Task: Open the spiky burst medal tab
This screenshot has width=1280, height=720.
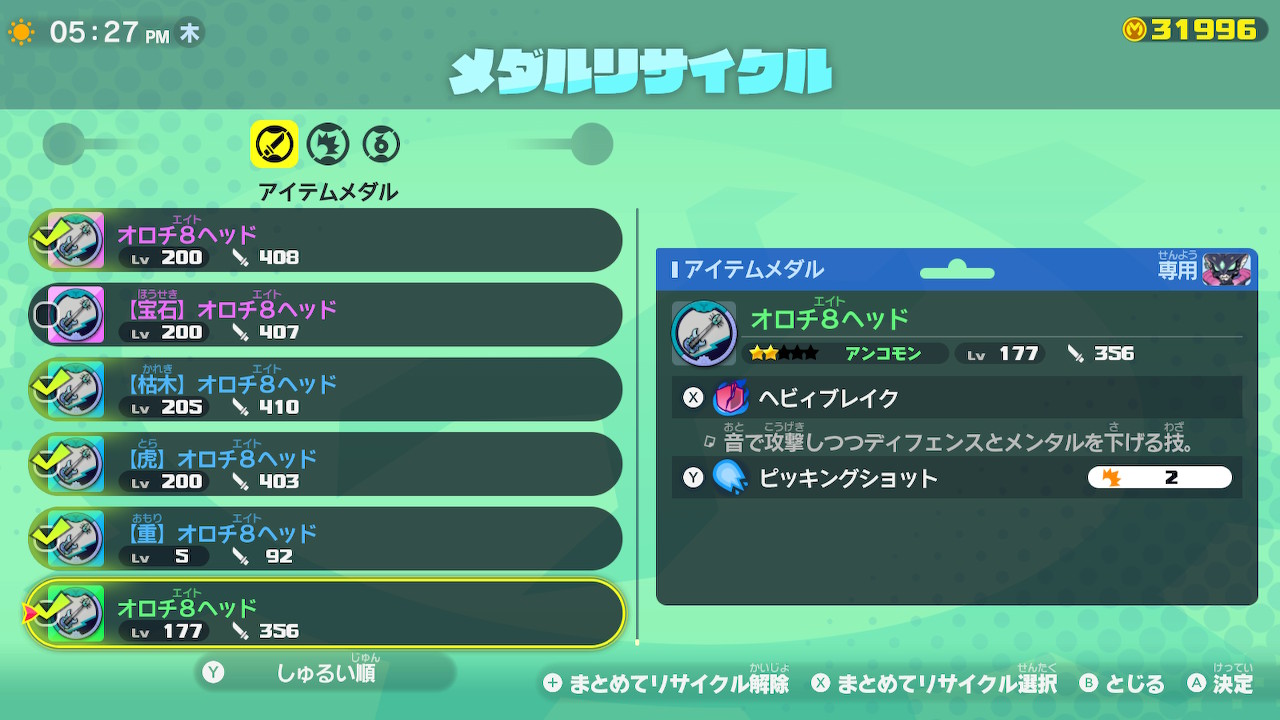Action: click(x=327, y=145)
